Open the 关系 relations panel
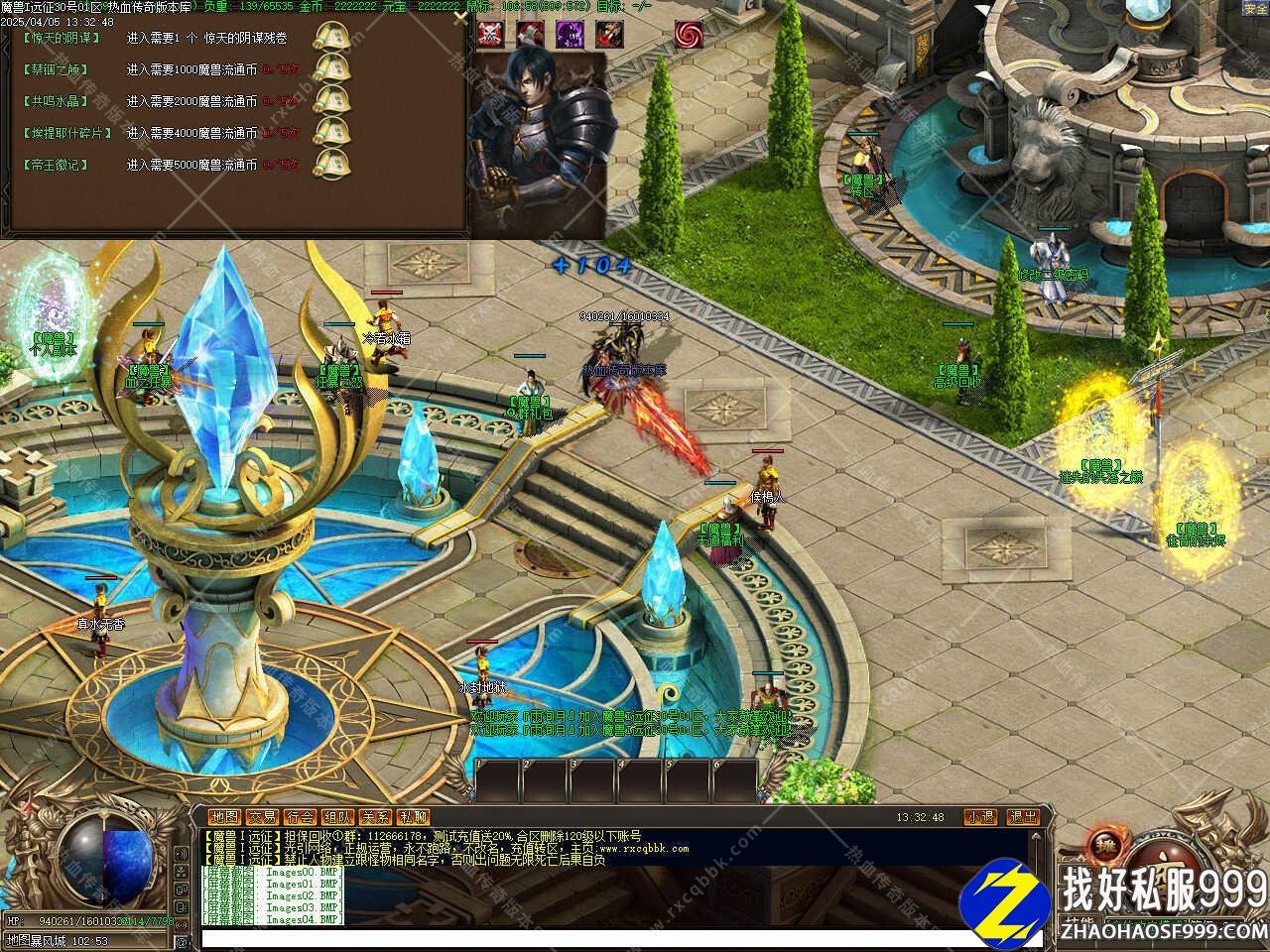The image size is (1270, 952). point(376,817)
